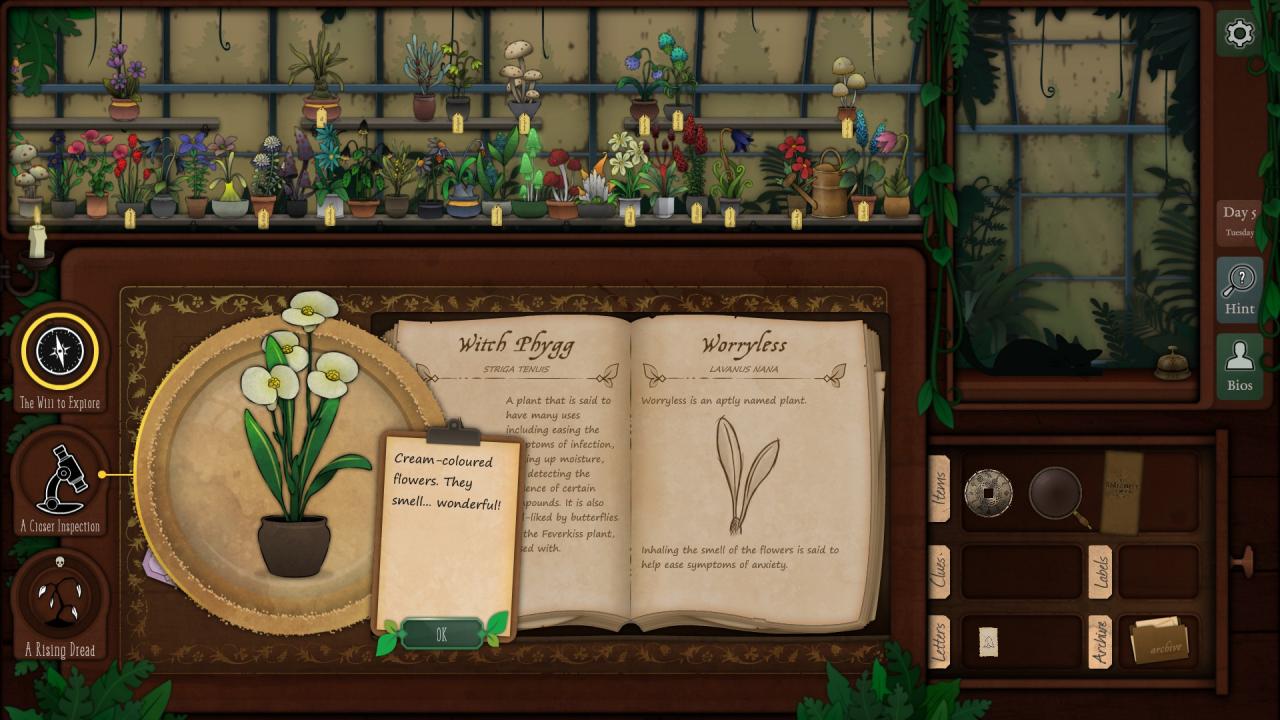Viewport: 1280px width, 720px height.
Task: Ask for a Hint
Action: [x=1239, y=290]
